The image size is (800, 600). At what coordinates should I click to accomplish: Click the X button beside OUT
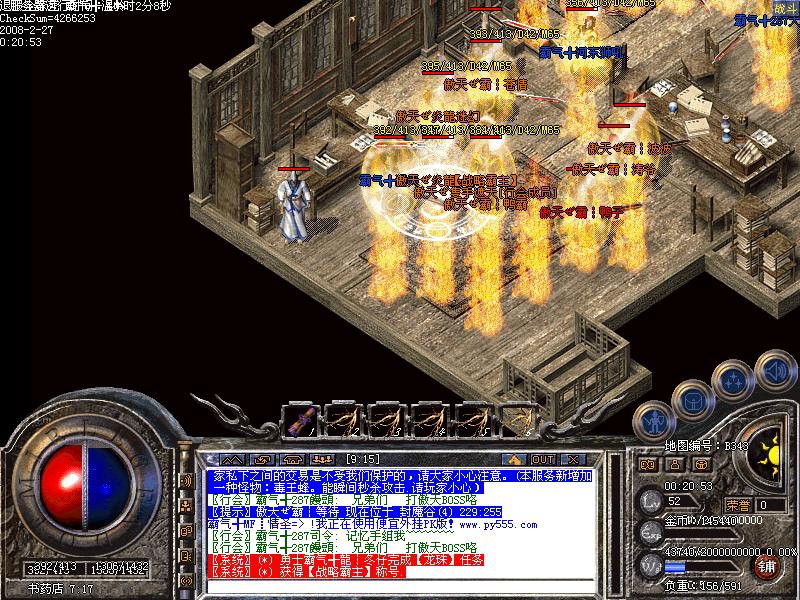pyautogui.click(x=573, y=458)
